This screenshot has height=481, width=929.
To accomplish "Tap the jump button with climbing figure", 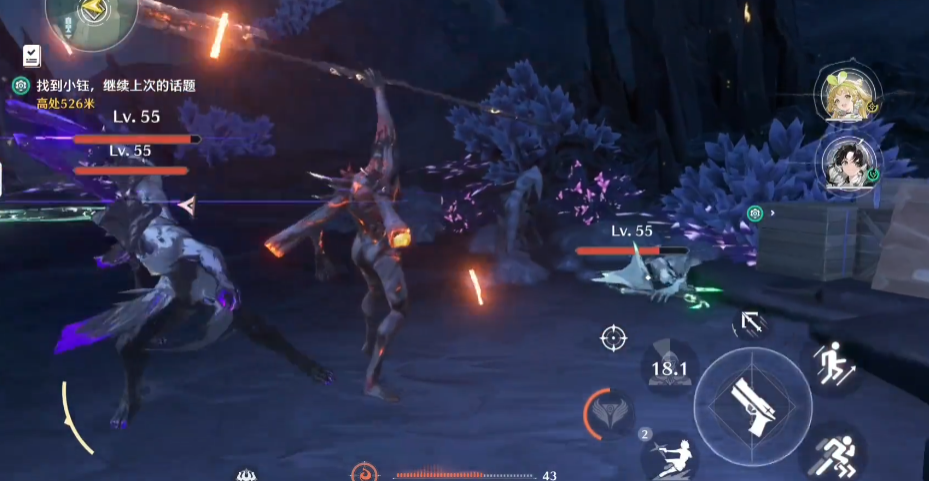I will pos(832,363).
